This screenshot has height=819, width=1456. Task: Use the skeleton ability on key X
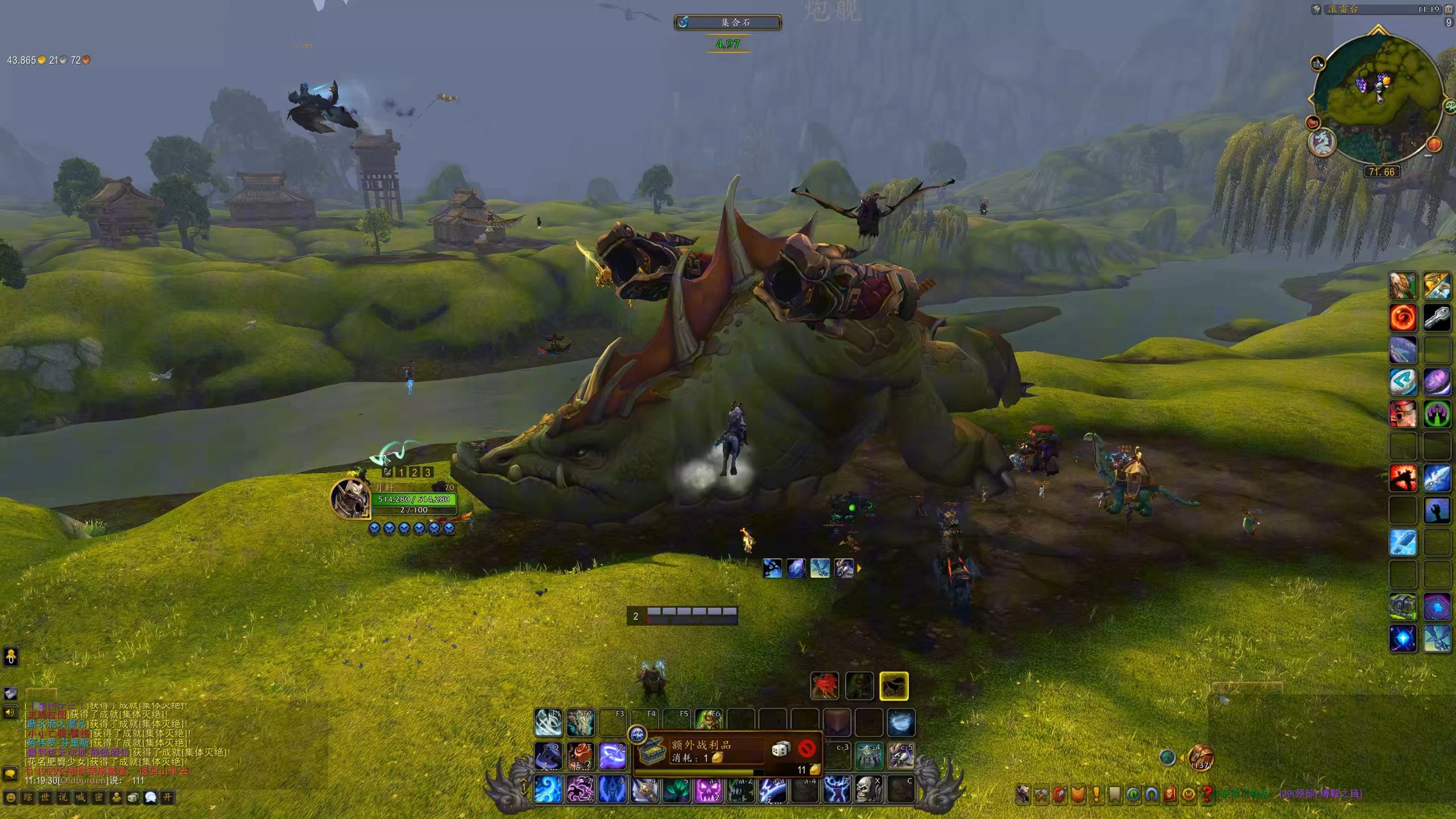[x=868, y=789]
